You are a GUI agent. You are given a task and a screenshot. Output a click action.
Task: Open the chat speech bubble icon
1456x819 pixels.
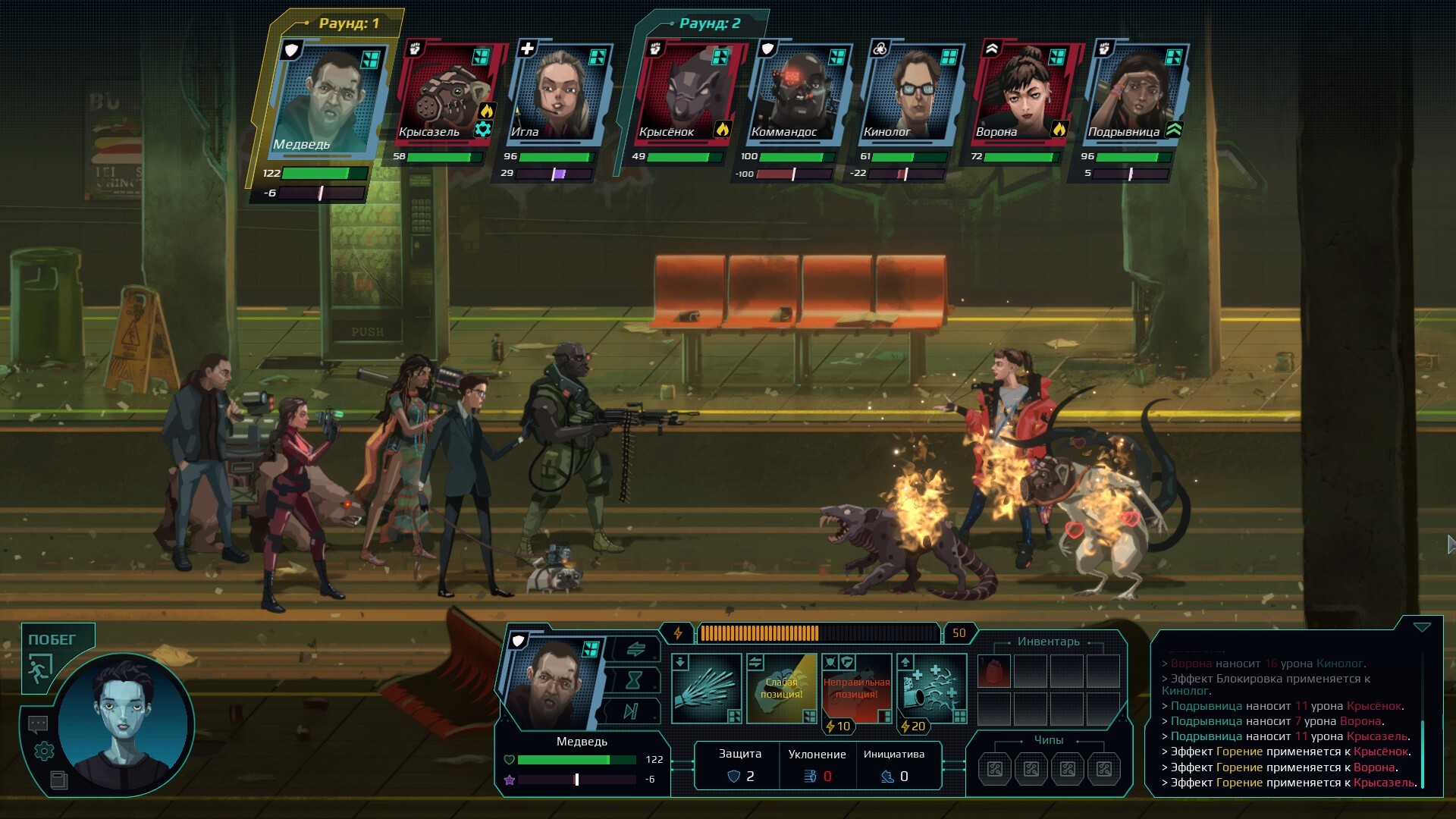pos(38,724)
